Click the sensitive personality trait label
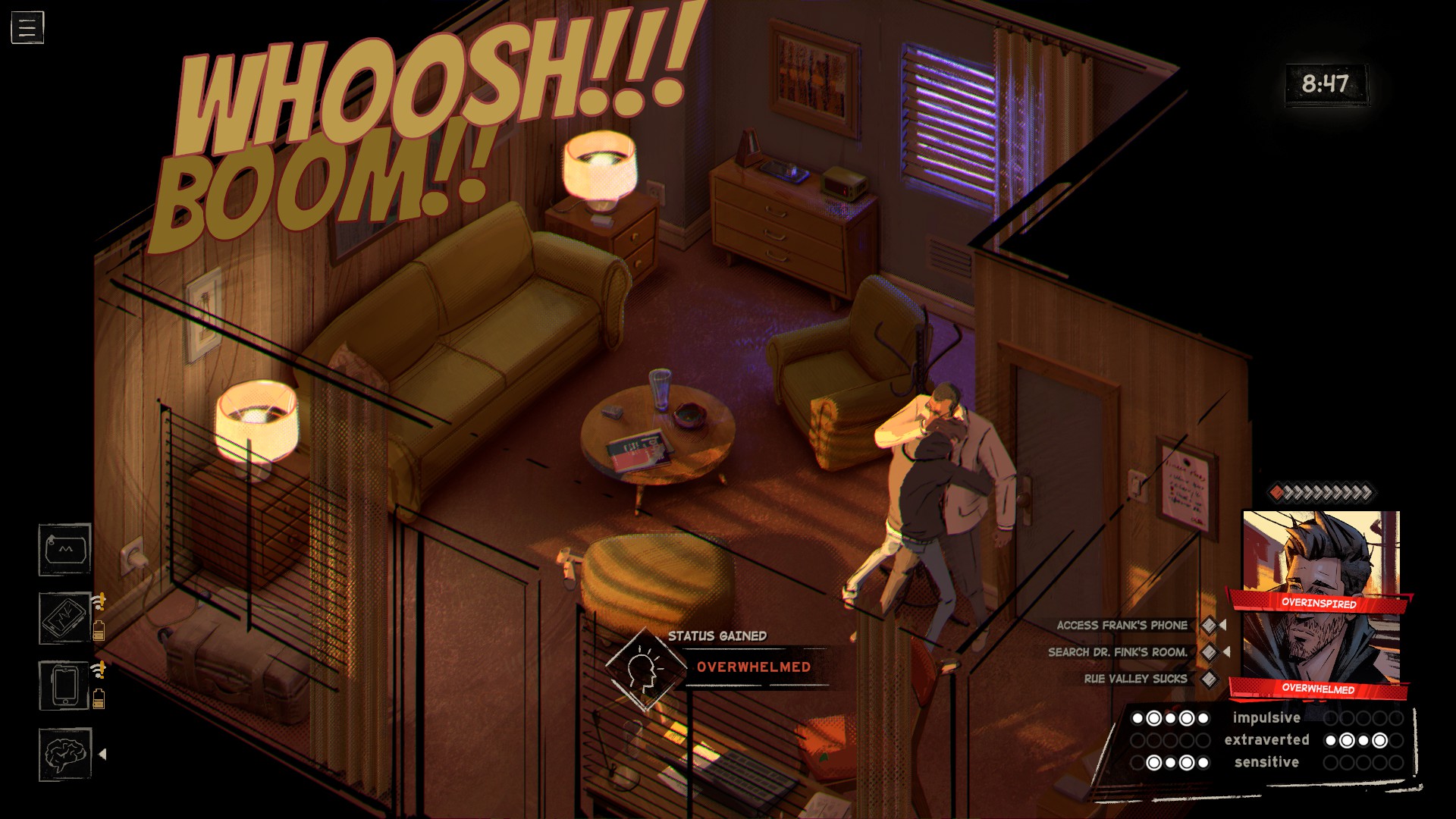This screenshot has height=819, width=1456. 1266,762
